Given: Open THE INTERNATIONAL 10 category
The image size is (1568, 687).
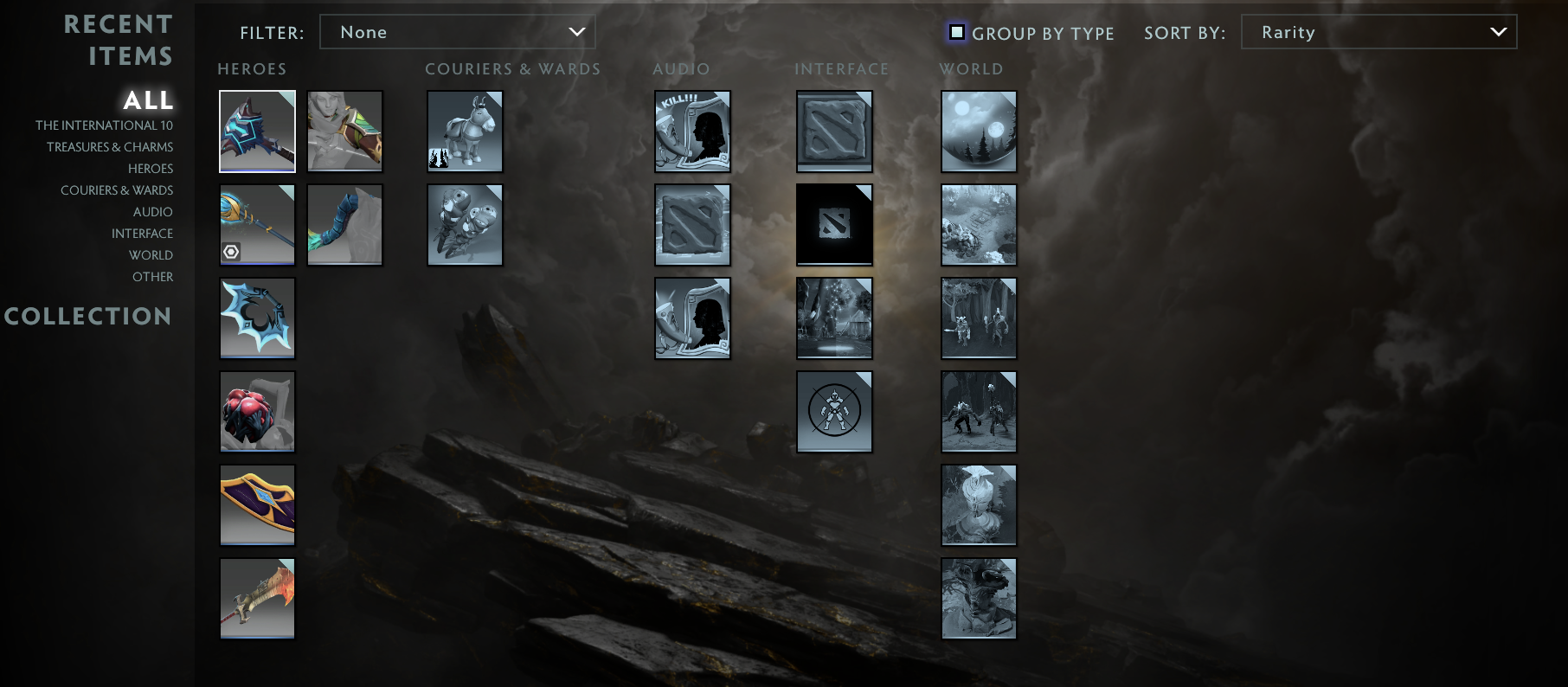Looking at the screenshot, I should pyautogui.click(x=103, y=125).
